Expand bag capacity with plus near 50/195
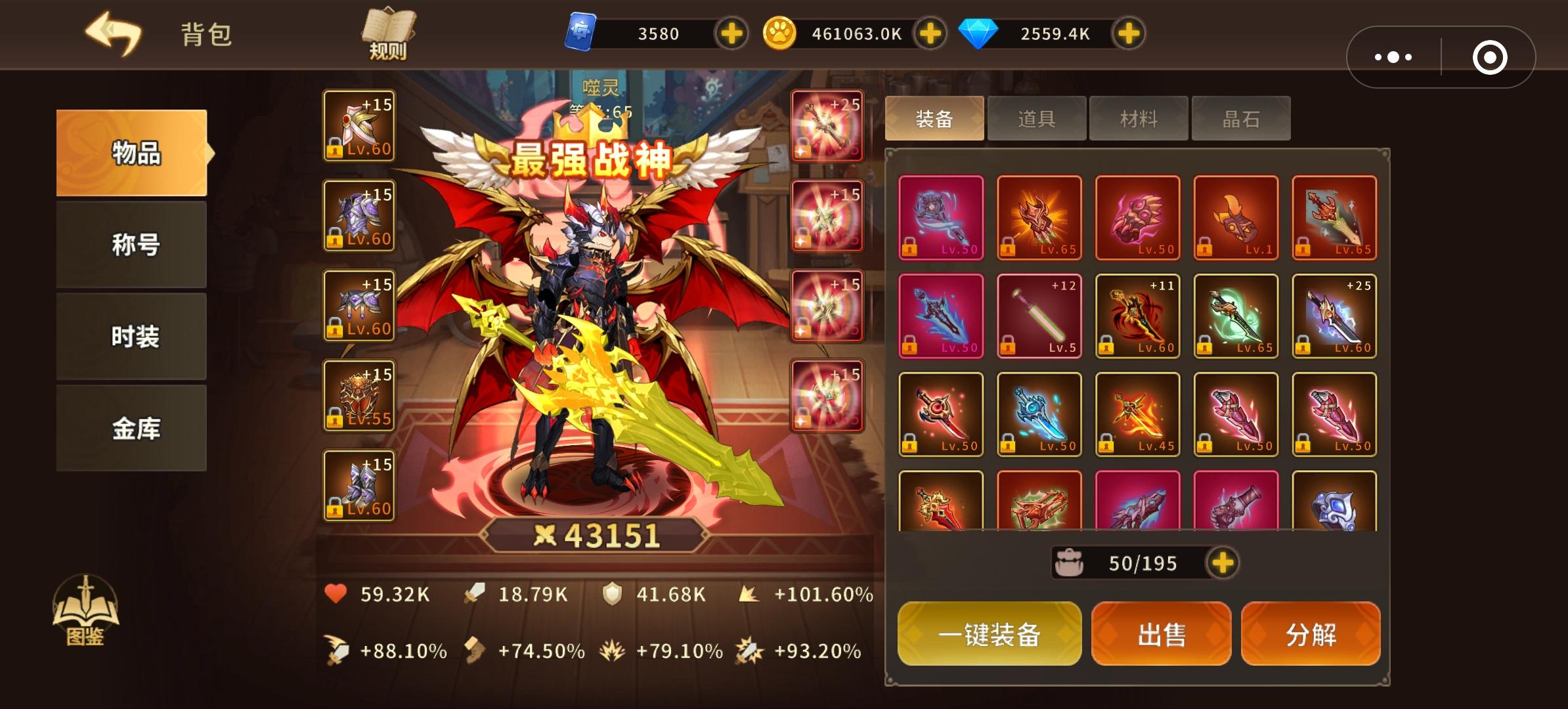 click(1223, 563)
